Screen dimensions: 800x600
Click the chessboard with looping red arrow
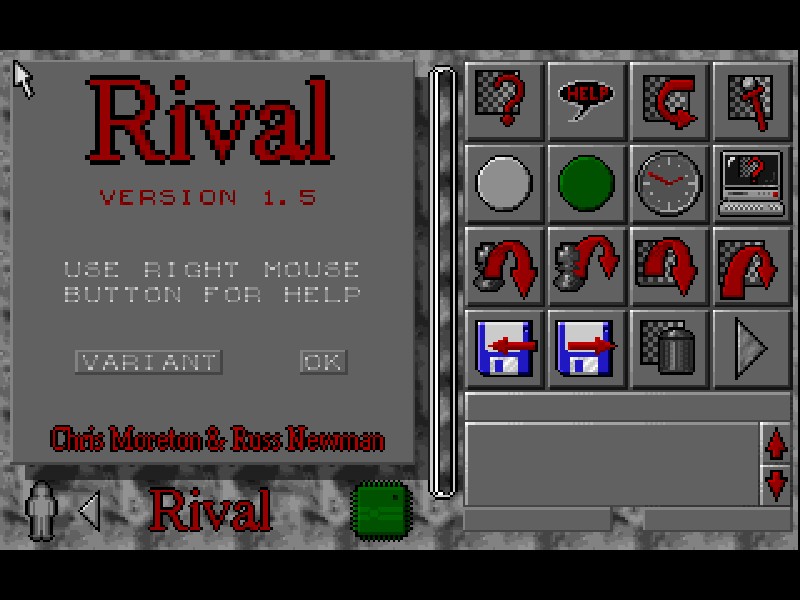coord(670,101)
